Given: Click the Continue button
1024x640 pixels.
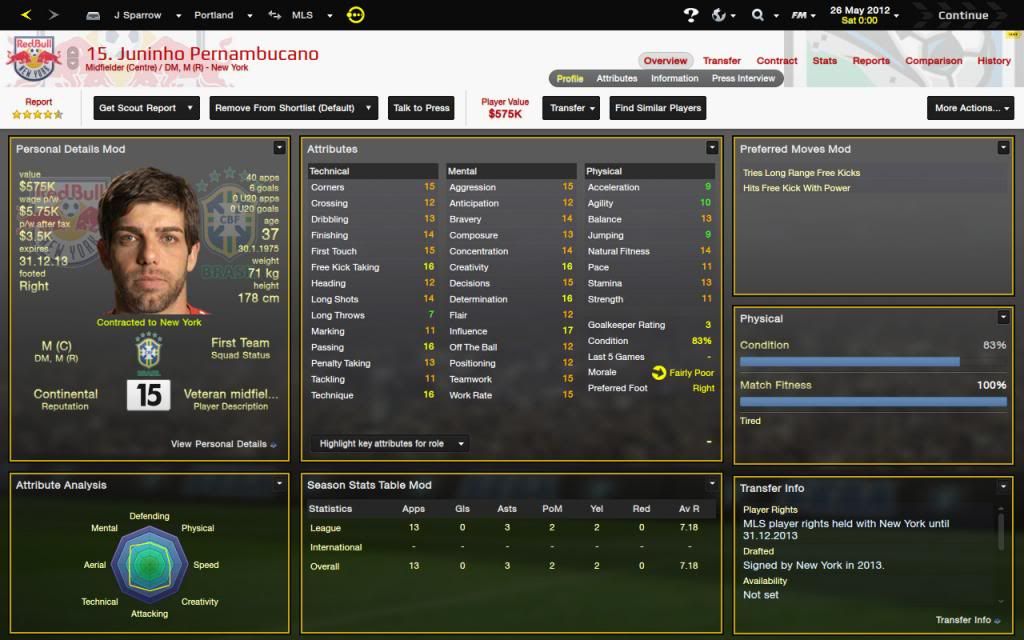Looking at the screenshot, I should pyautogui.click(x=962, y=15).
